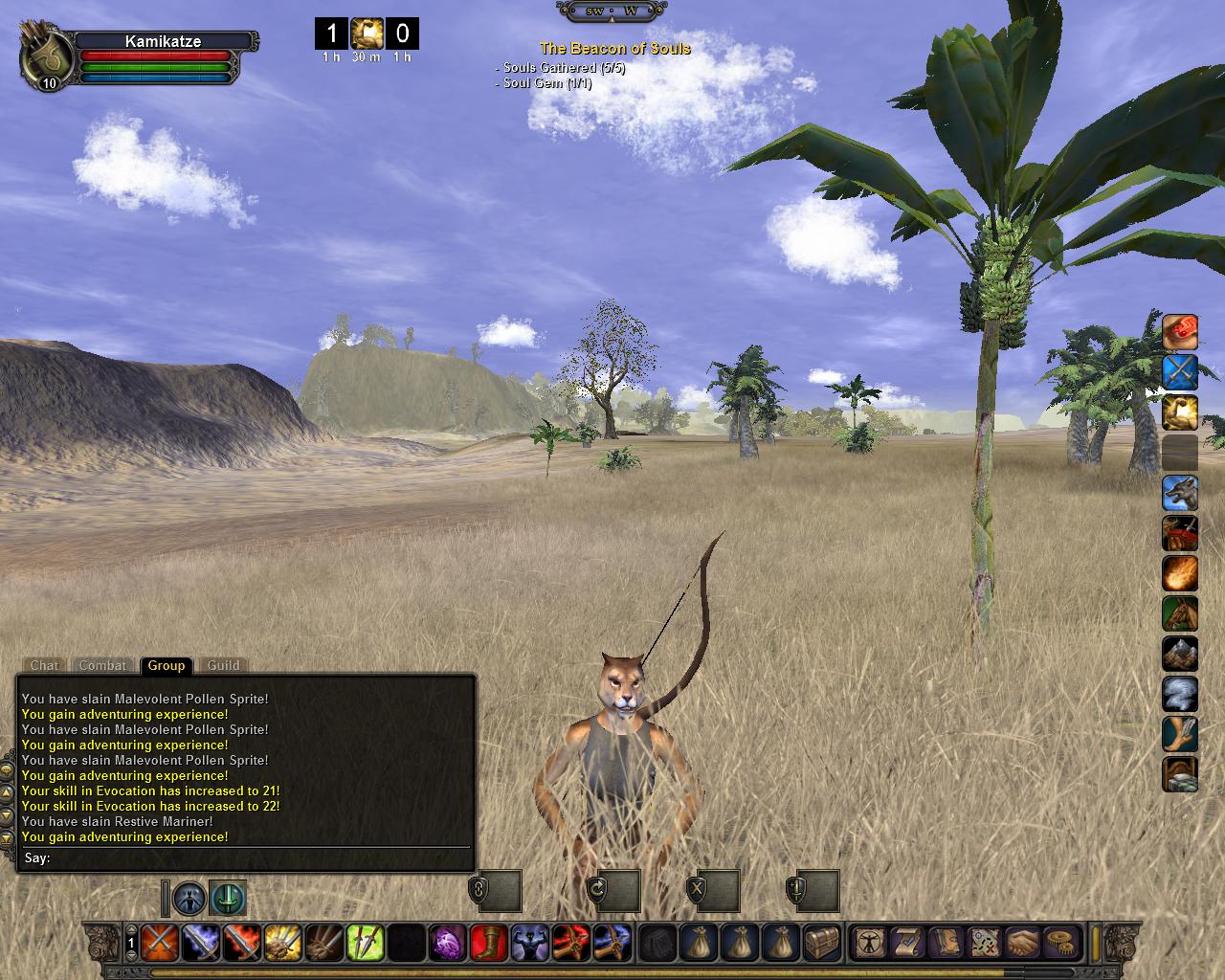
Task: Activate the wolf head ability icon
Action: click(1180, 493)
